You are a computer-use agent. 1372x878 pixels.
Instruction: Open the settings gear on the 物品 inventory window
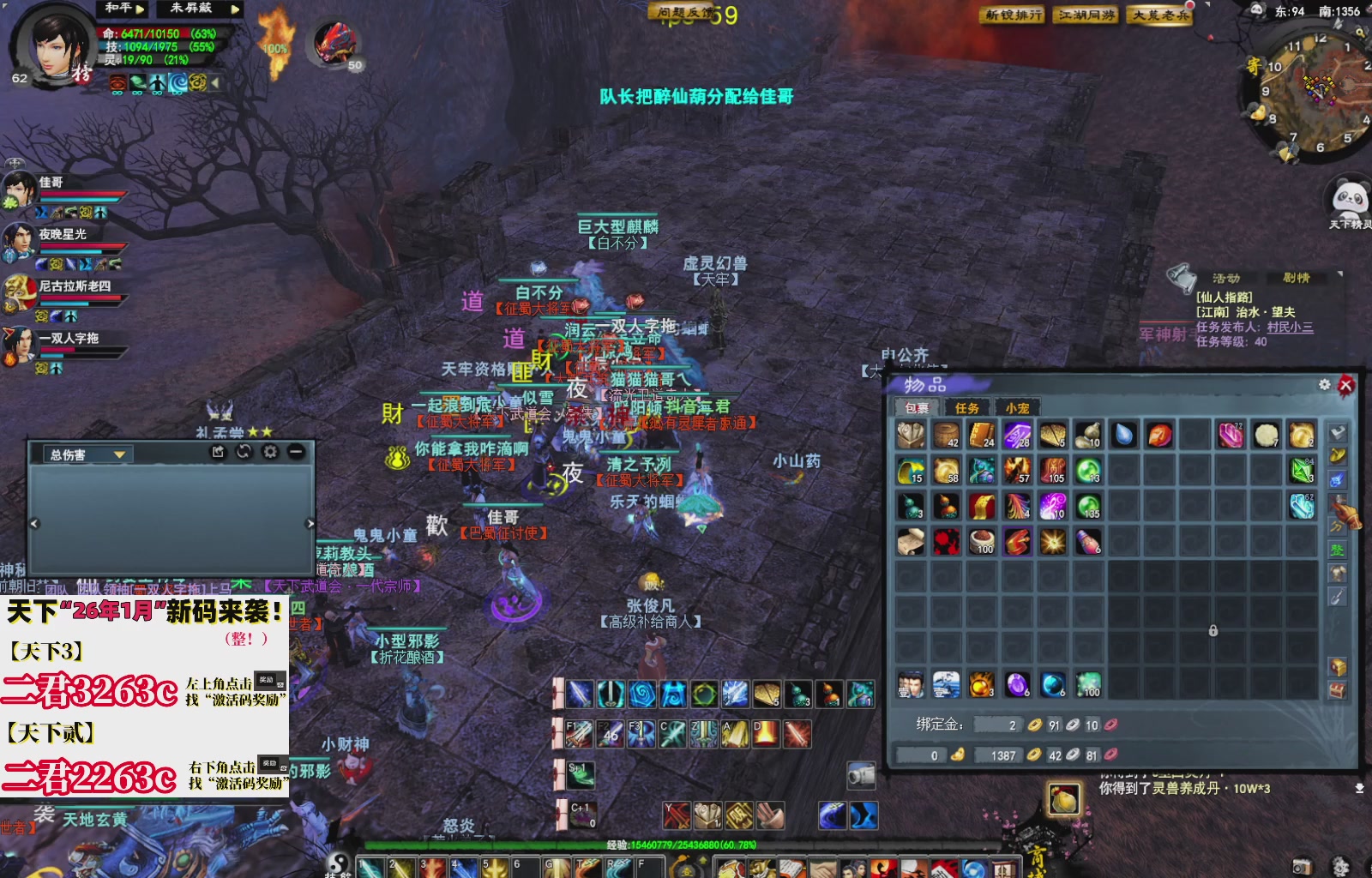point(1324,386)
